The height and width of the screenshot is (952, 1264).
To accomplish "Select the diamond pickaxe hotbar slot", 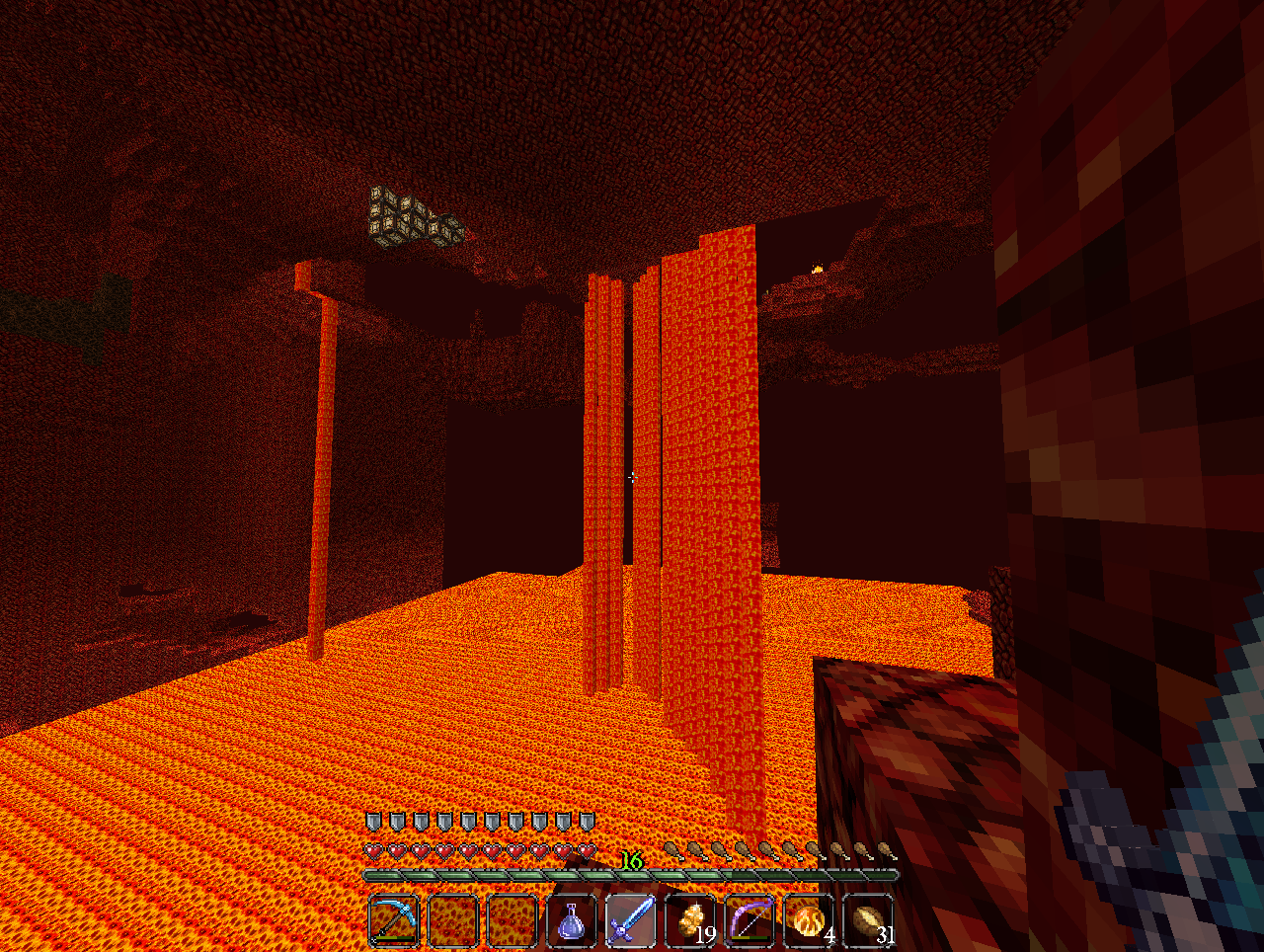I will [x=394, y=920].
